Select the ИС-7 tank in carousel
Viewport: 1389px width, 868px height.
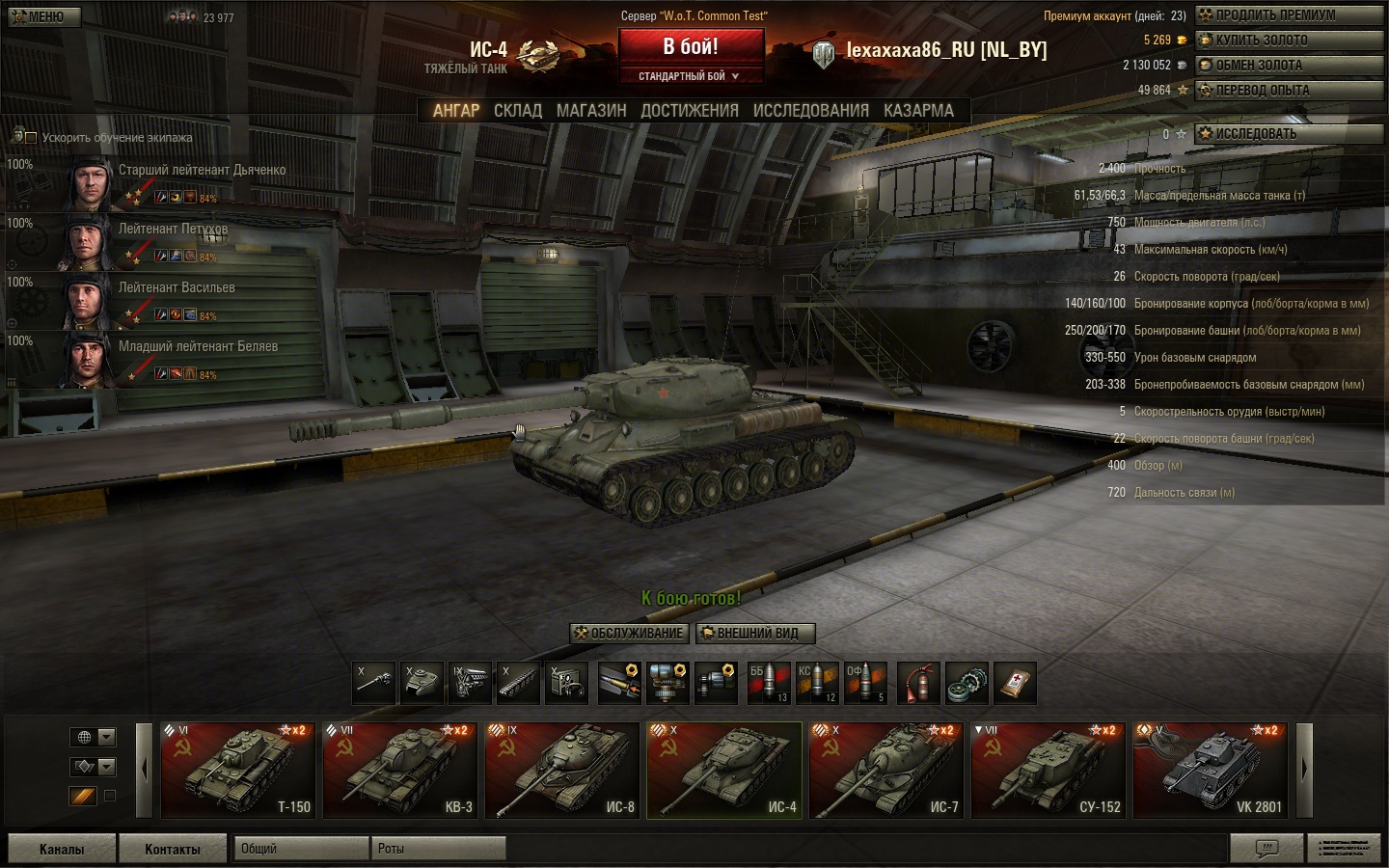coord(885,771)
